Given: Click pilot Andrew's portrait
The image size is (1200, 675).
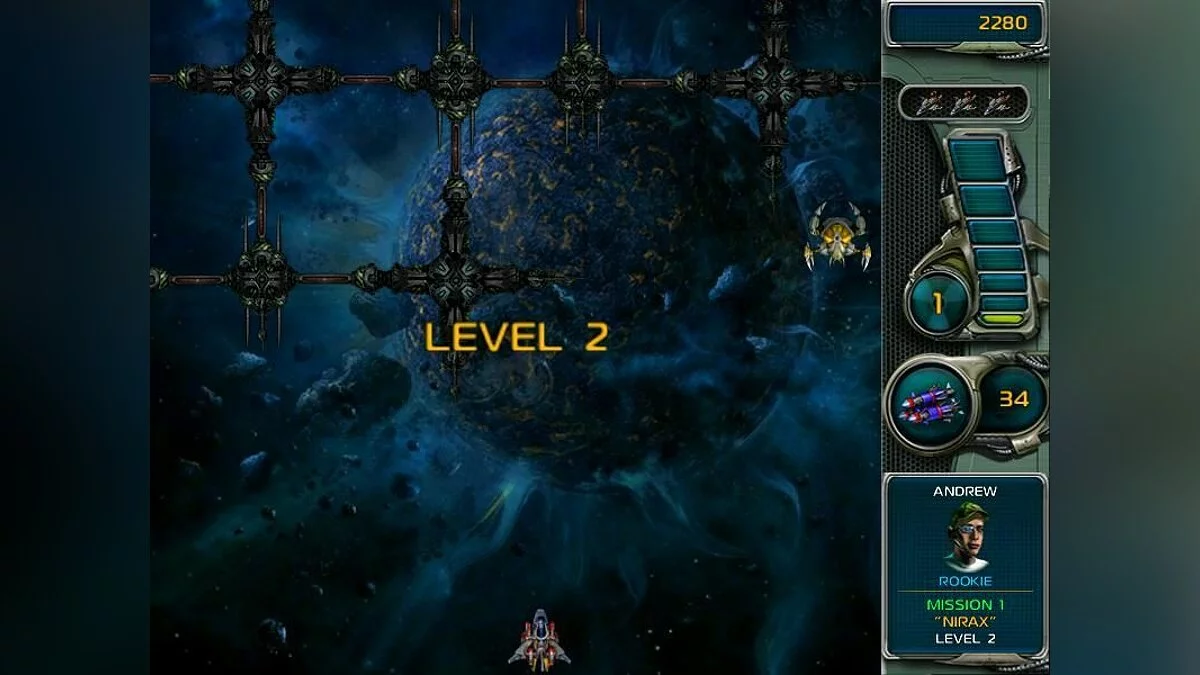Looking at the screenshot, I should point(966,536).
